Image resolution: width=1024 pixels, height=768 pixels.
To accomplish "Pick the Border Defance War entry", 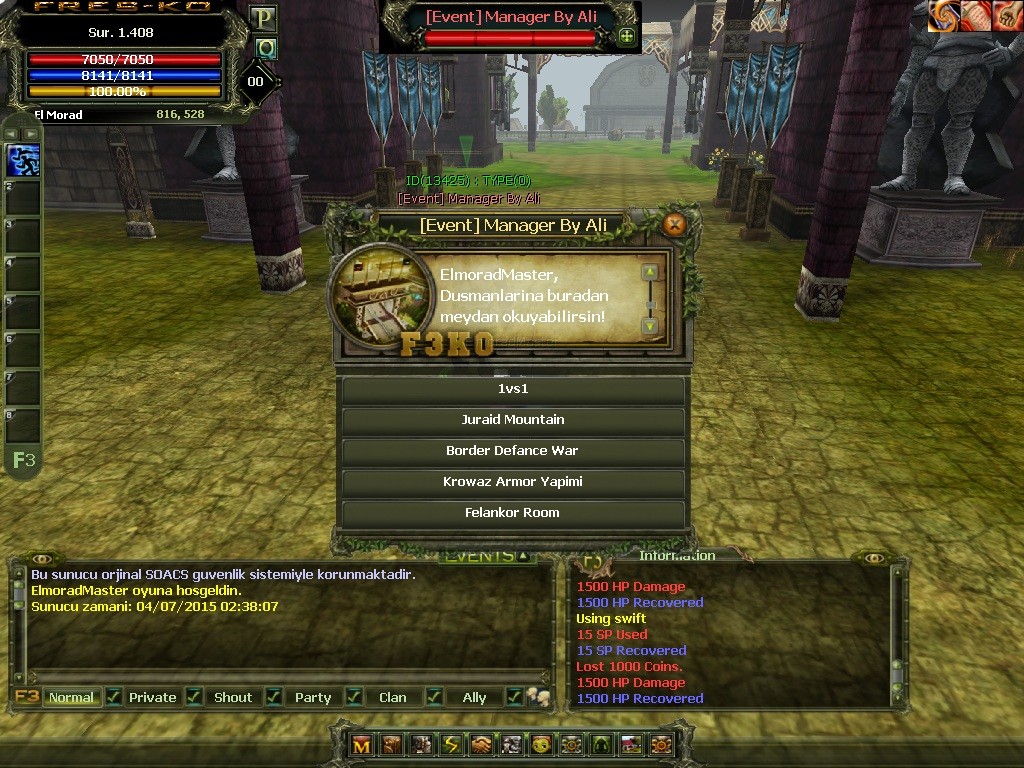I will (x=513, y=451).
